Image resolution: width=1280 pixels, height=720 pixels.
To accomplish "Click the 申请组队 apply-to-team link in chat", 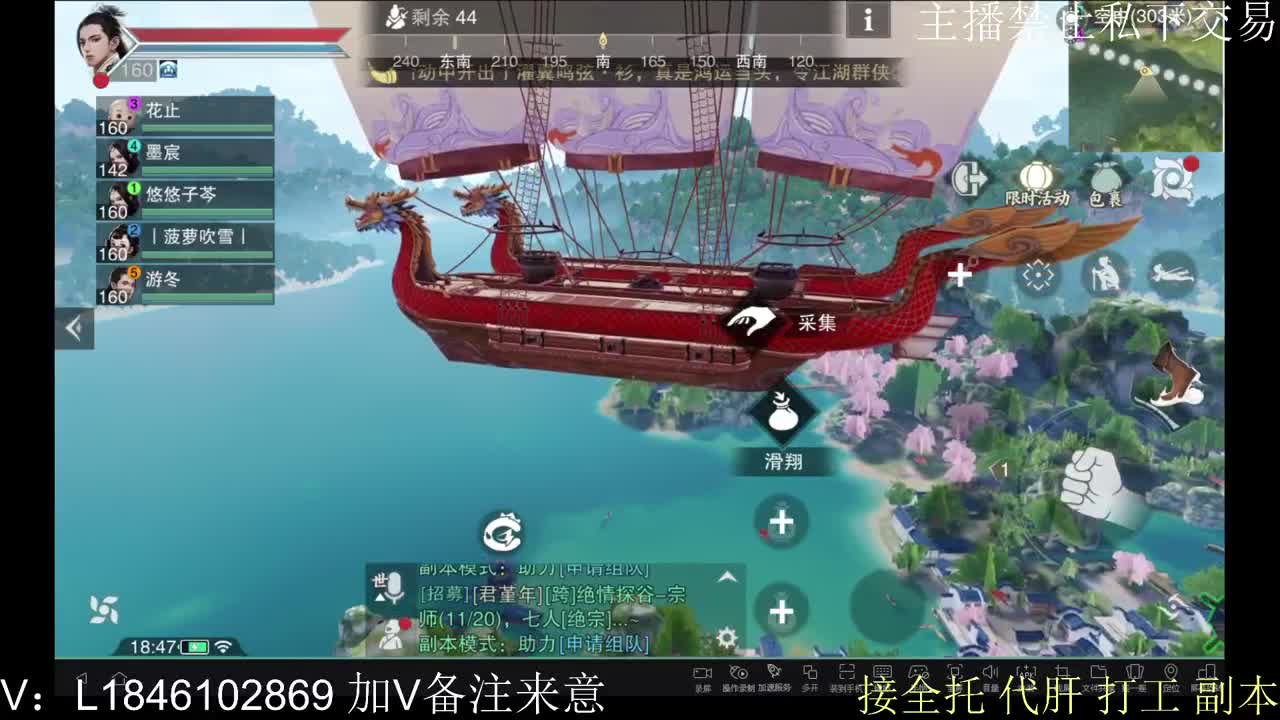I will tap(605, 645).
